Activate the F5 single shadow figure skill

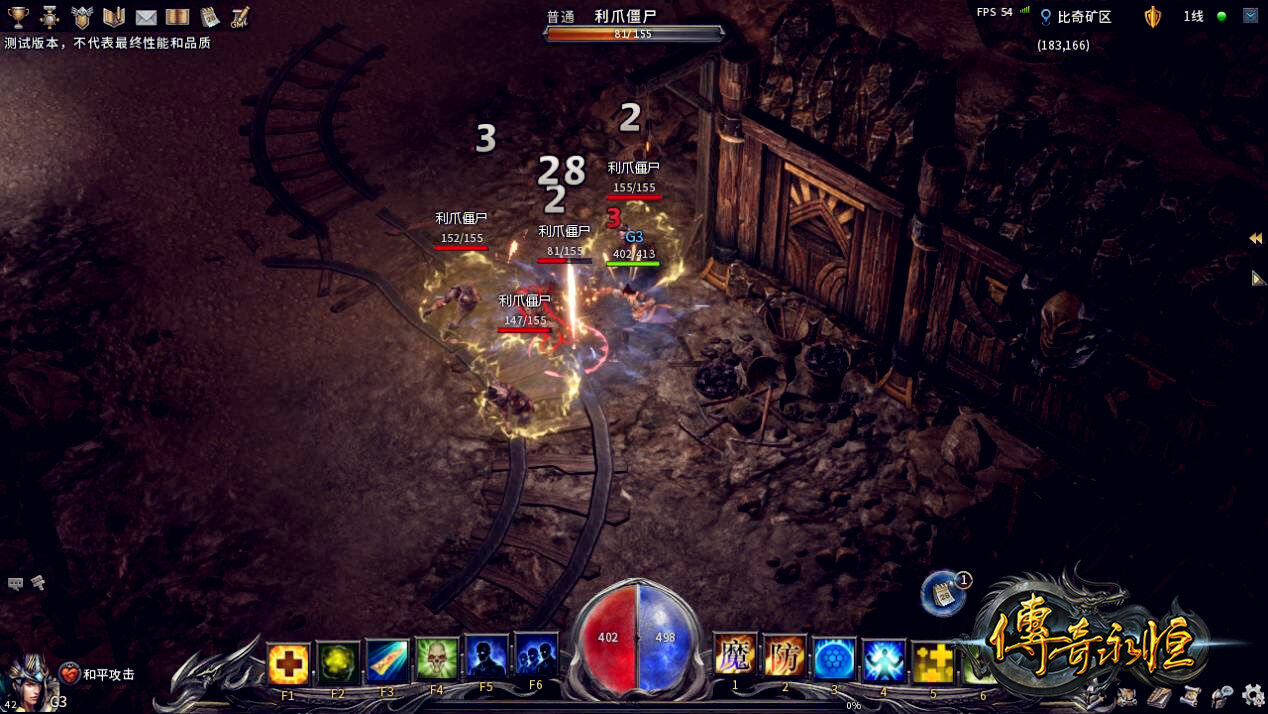(x=487, y=658)
